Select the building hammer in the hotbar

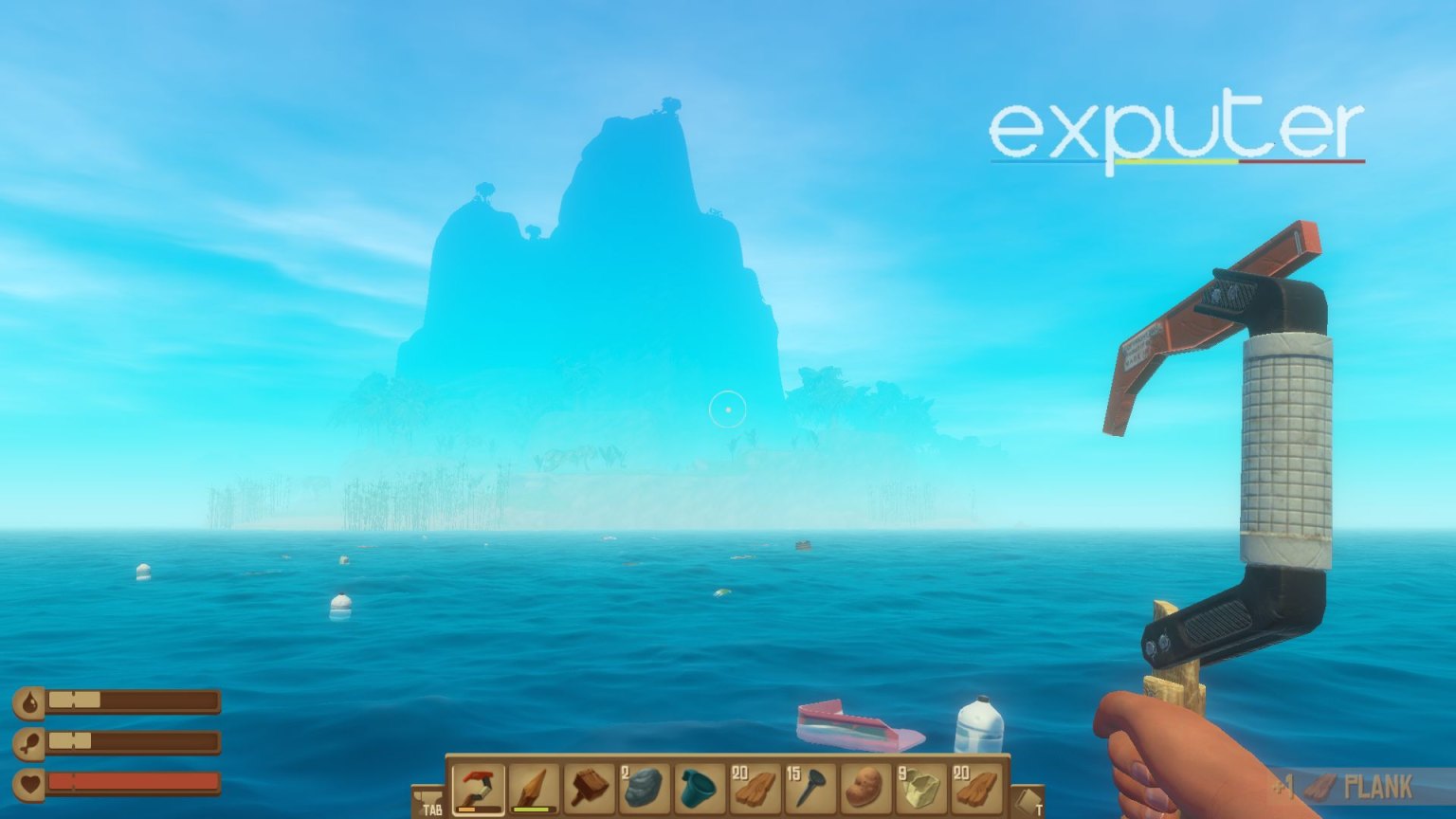tap(591, 788)
